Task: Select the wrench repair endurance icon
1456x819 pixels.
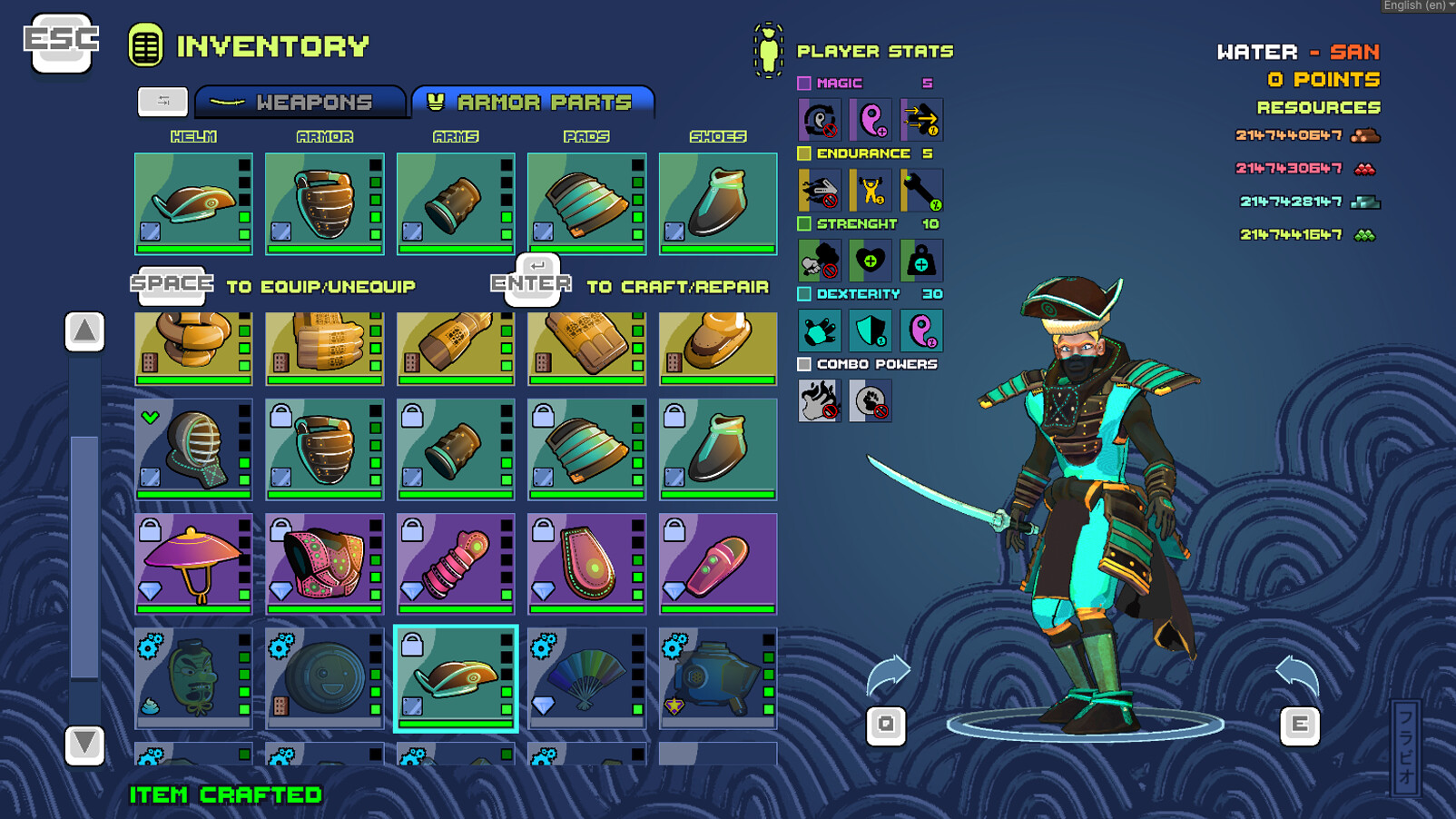Action: point(923,190)
